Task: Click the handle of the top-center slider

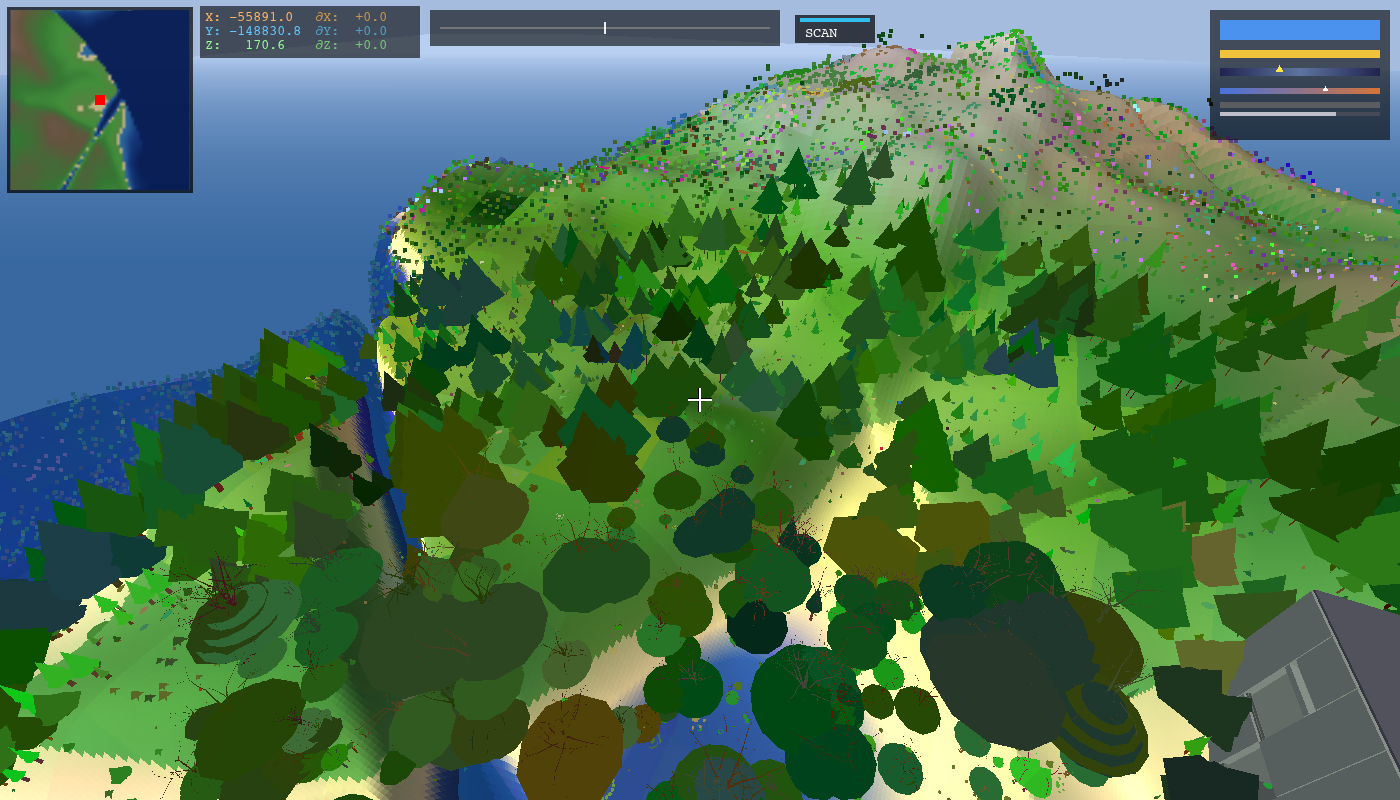Action: (604, 27)
